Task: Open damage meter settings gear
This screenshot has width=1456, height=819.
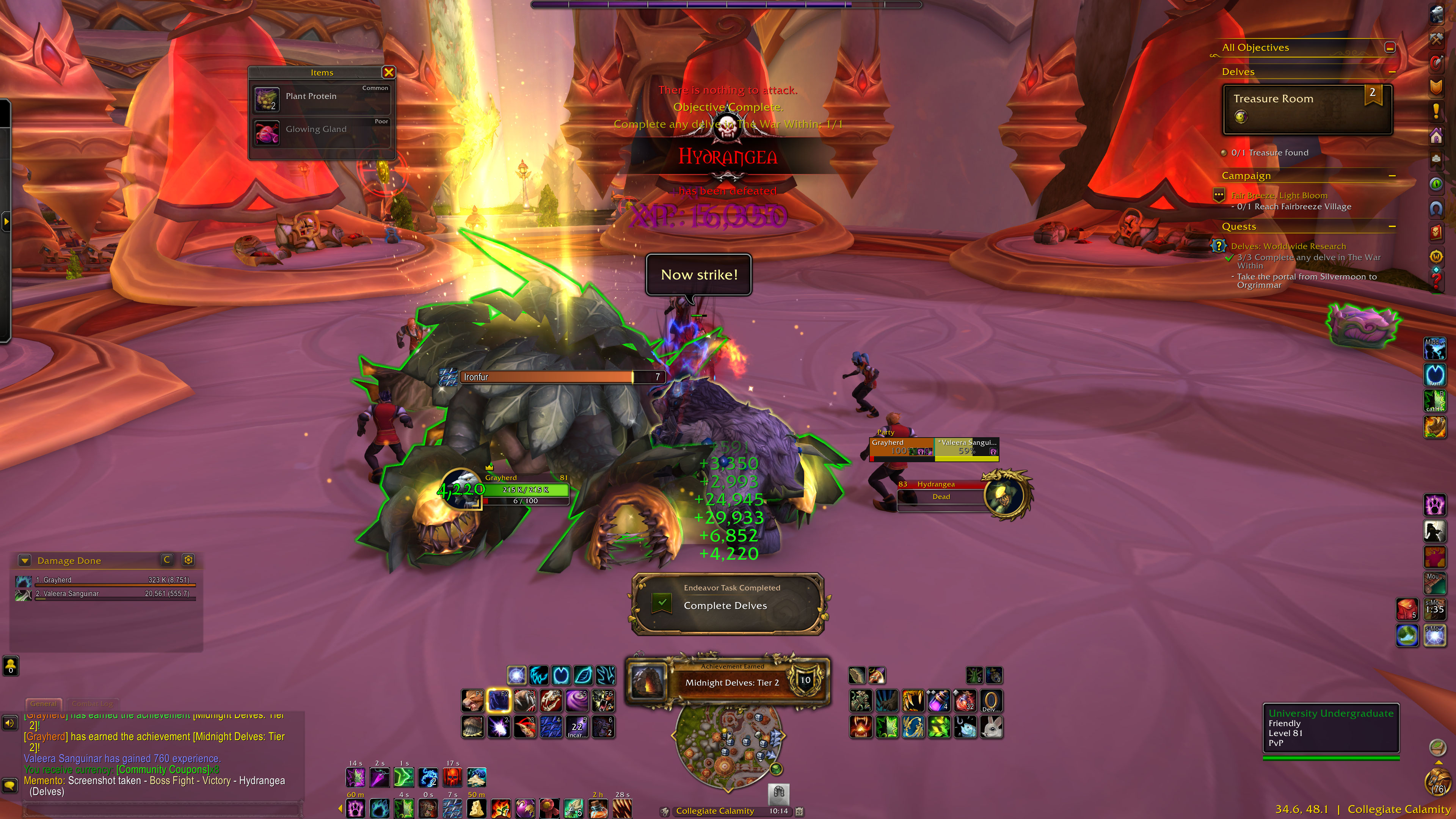Action: tap(188, 560)
